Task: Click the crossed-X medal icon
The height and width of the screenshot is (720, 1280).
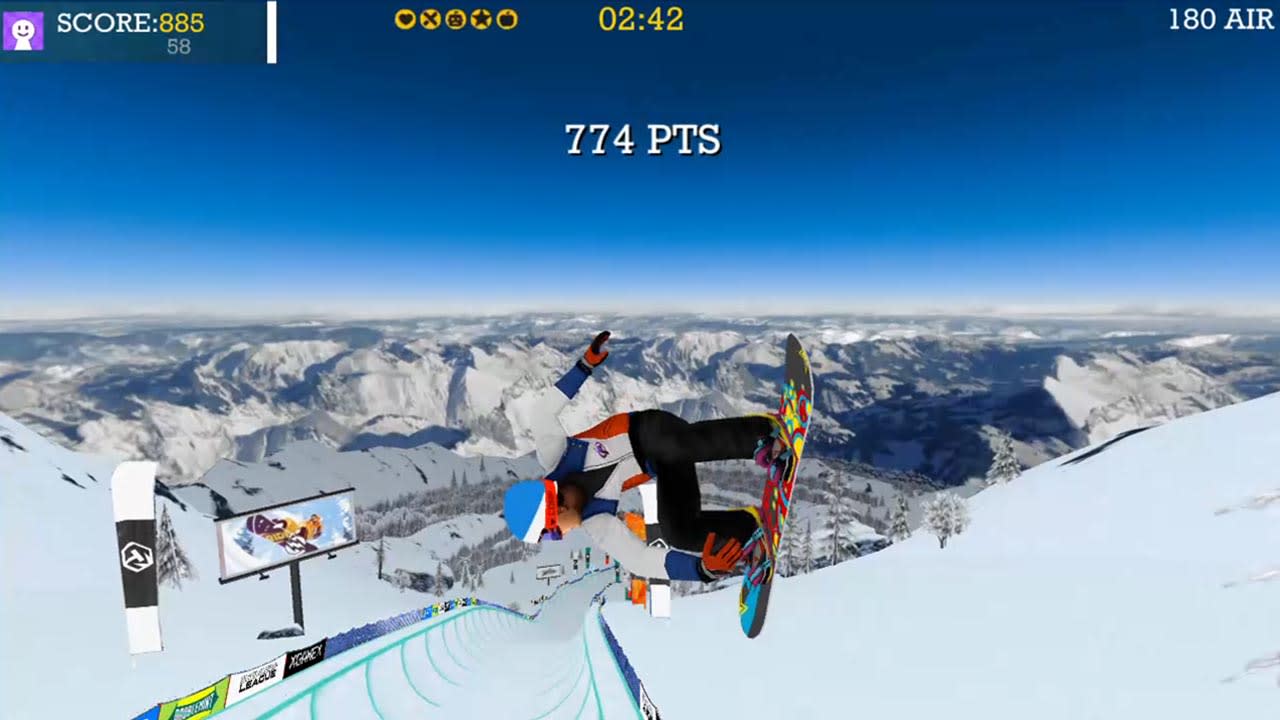Action: pos(430,18)
